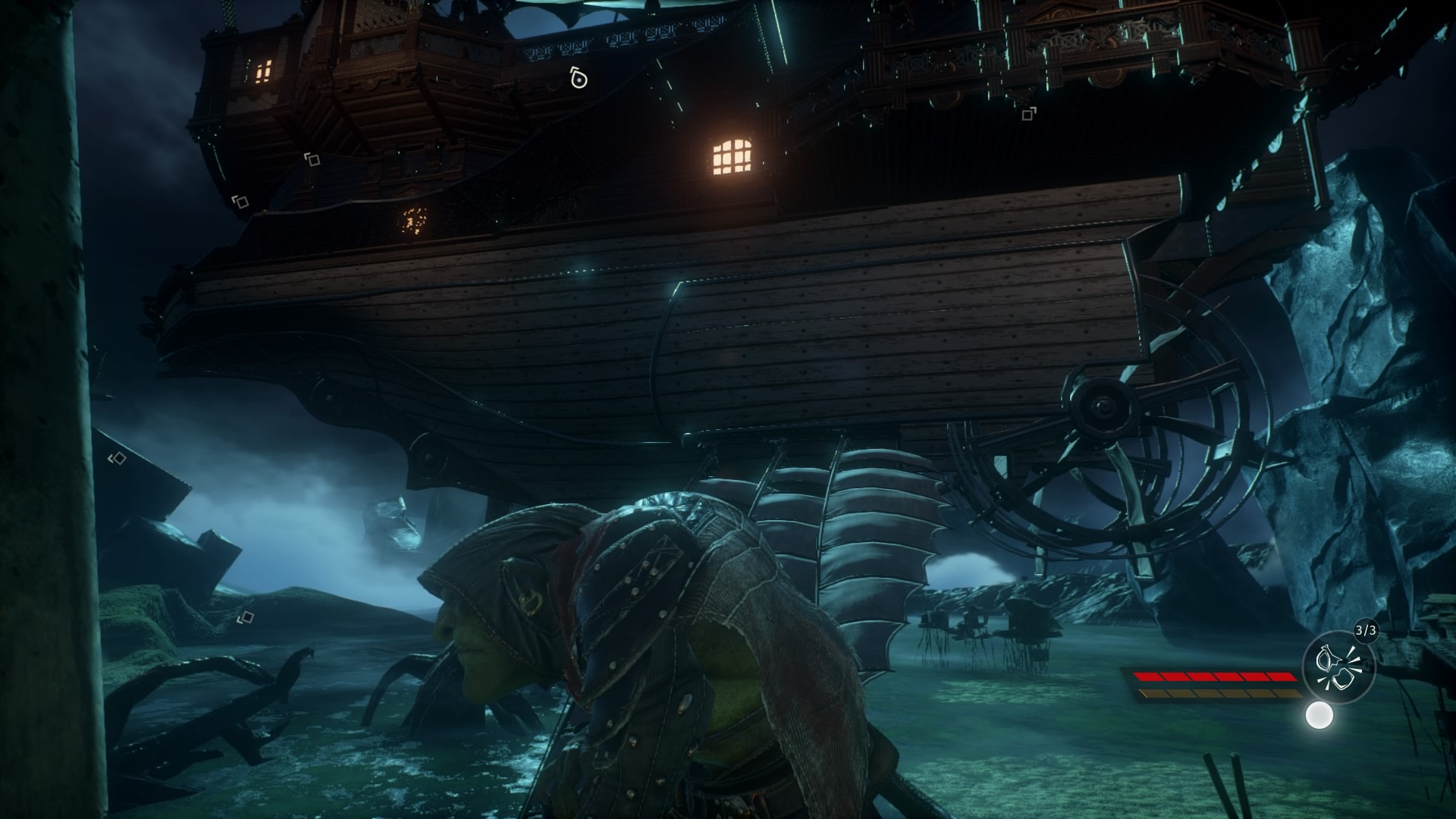1456x819 pixels.
Task: Select the breaking glass bottle item icon
Action: pos(1338,667)
